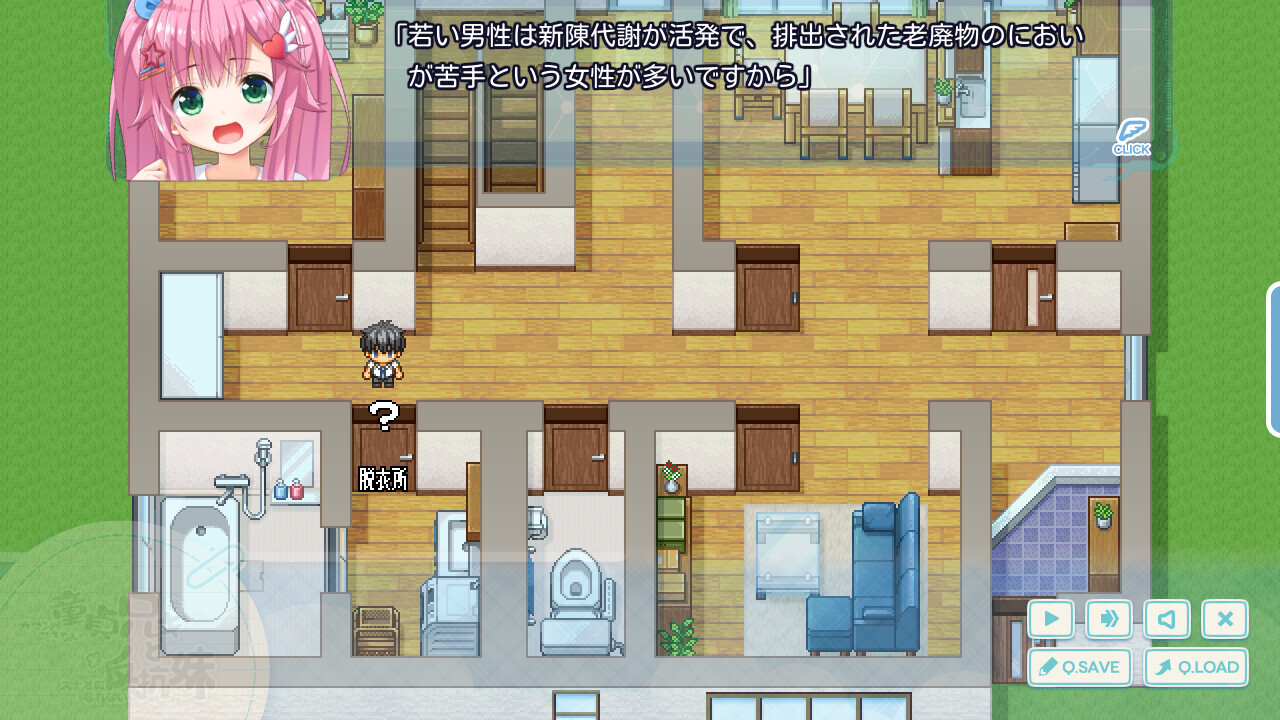The width and height of the screenshot is (1280, 720).
Task: Click the curved arrow icon inside Q.LOAD
Action: 1165,667
